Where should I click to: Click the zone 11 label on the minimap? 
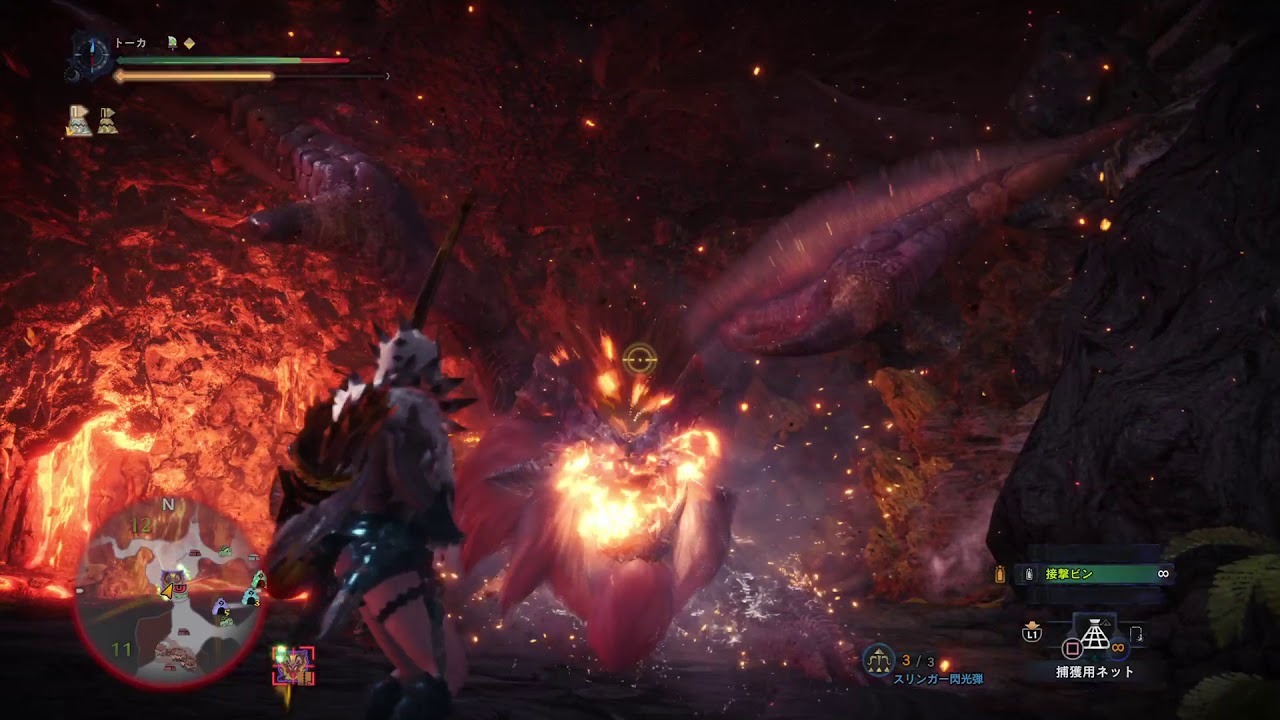click(x=122, y=650)
